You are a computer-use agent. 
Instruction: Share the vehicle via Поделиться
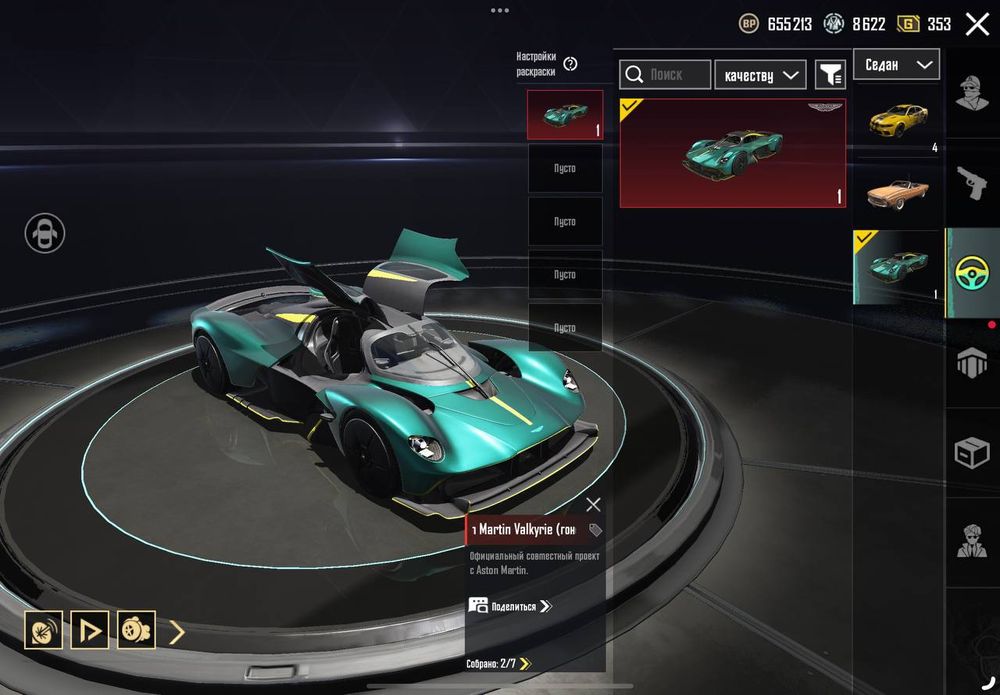510,606
